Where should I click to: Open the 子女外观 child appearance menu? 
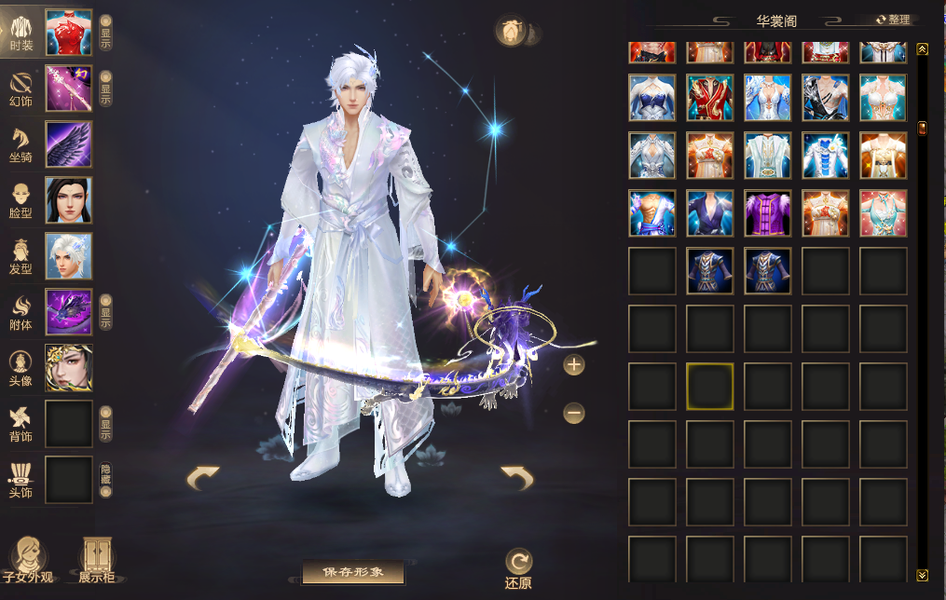(x=26, y=560)
